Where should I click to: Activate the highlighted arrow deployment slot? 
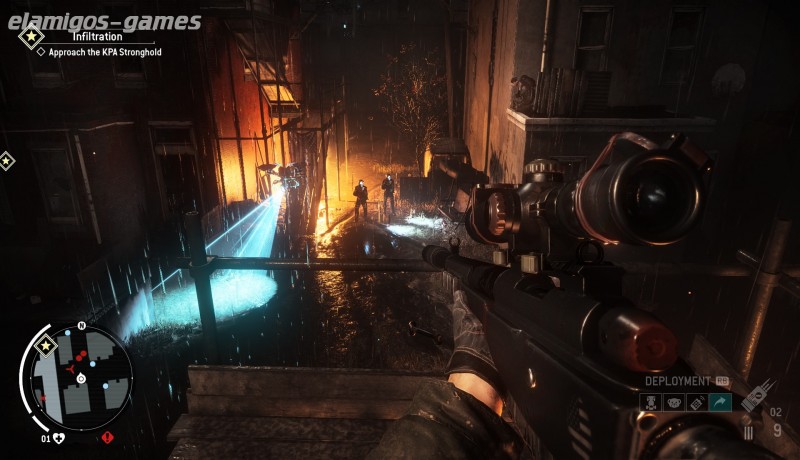point(720,402)
